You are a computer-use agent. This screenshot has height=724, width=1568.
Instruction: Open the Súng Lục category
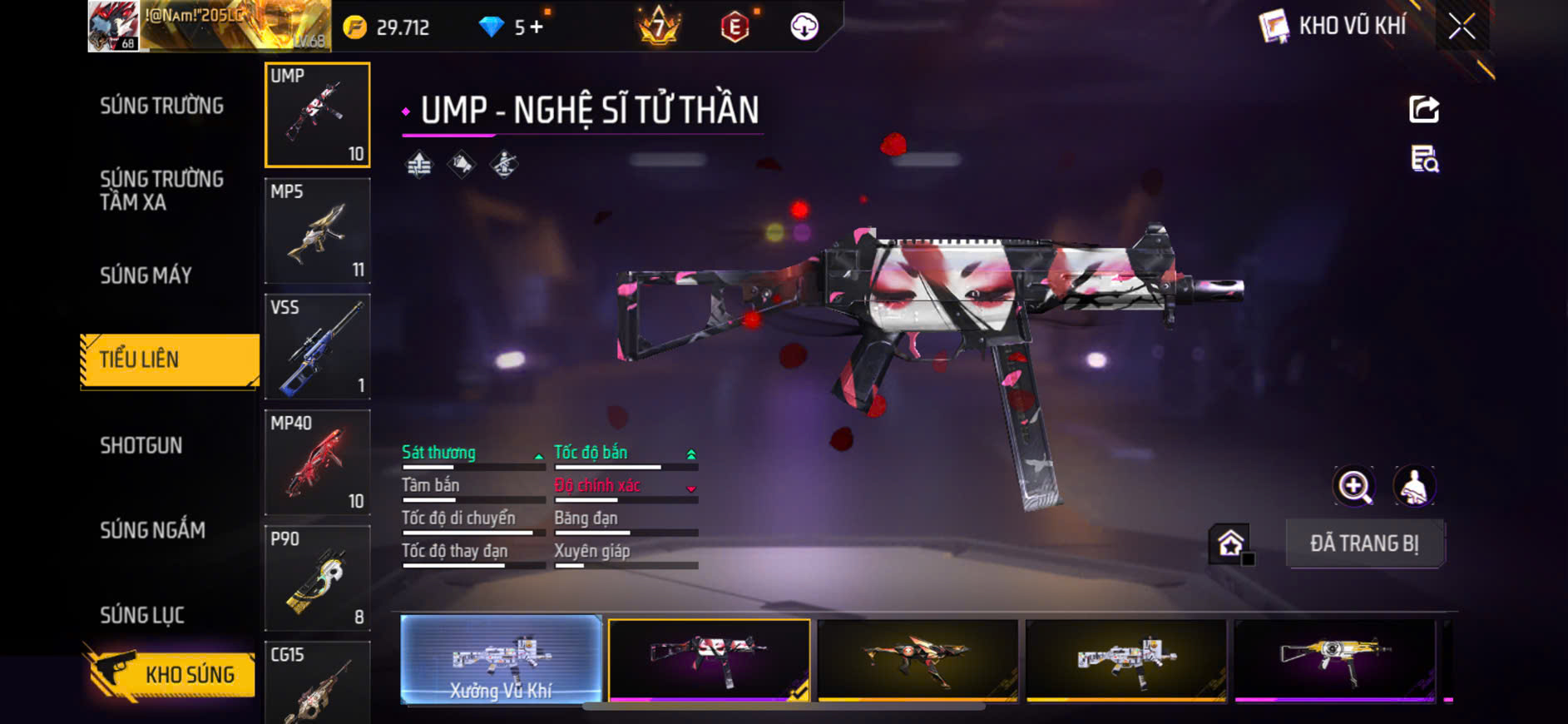coord(142,615)
